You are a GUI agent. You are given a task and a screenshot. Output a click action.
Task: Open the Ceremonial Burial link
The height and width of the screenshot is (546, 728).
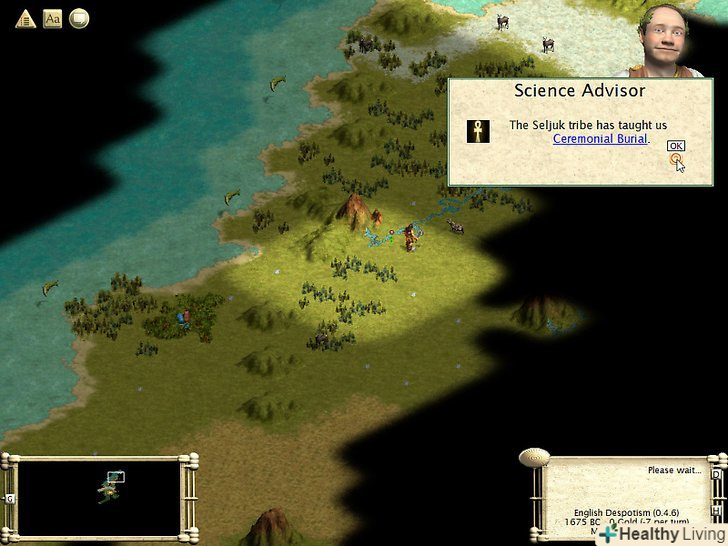click(x=601, y=139)
